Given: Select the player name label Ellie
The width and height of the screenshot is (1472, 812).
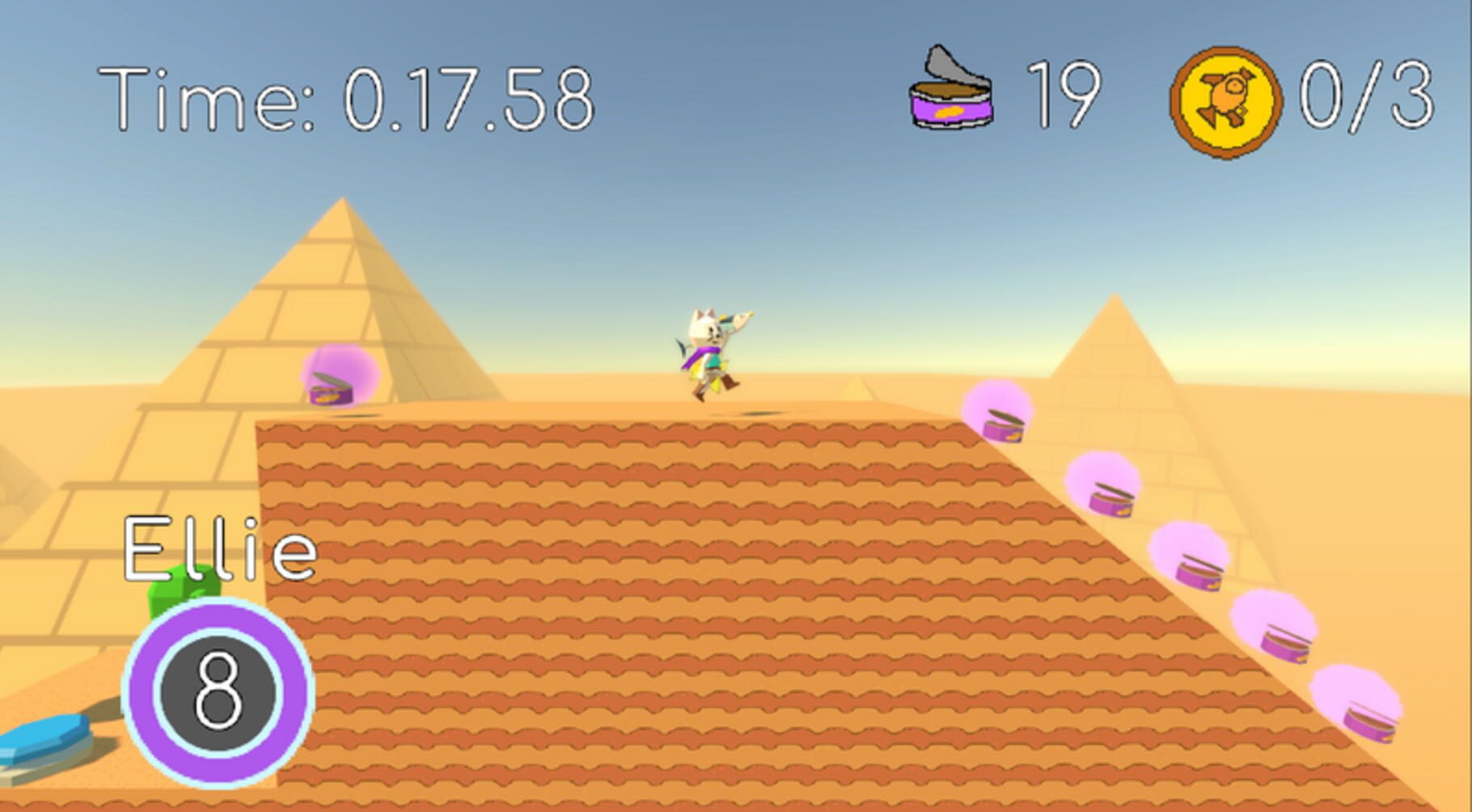Looking at the screenshot, I should (x=220, y=550).
